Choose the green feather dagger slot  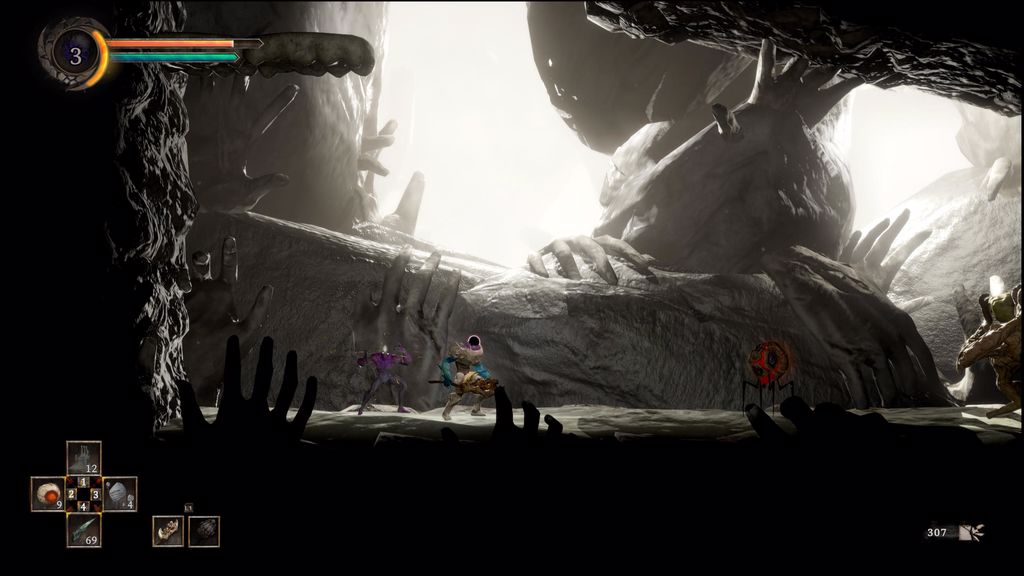[x=84, y=530]
